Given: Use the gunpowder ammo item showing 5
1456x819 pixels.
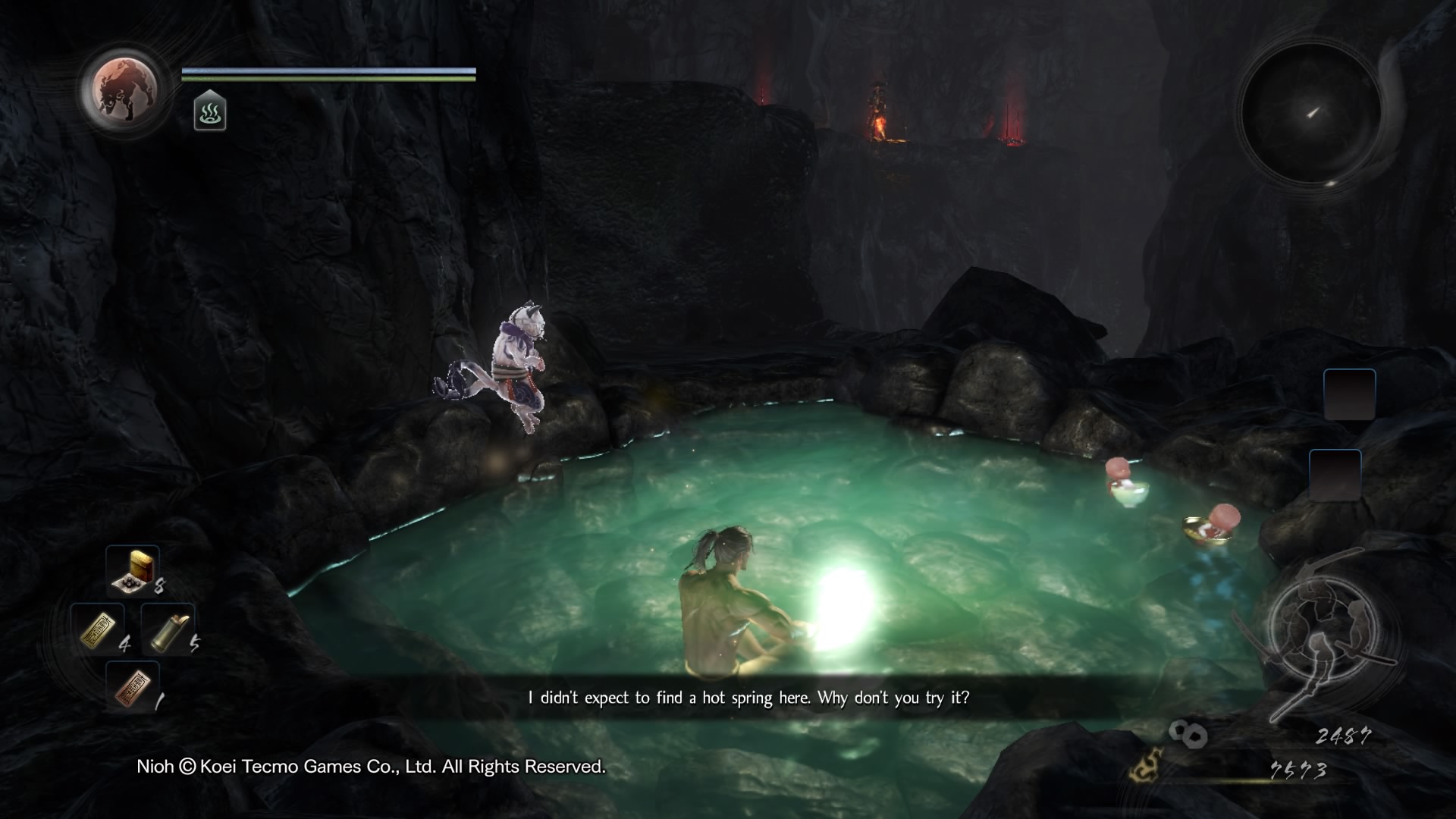Looking at the screenshot, I should point(168,629).
